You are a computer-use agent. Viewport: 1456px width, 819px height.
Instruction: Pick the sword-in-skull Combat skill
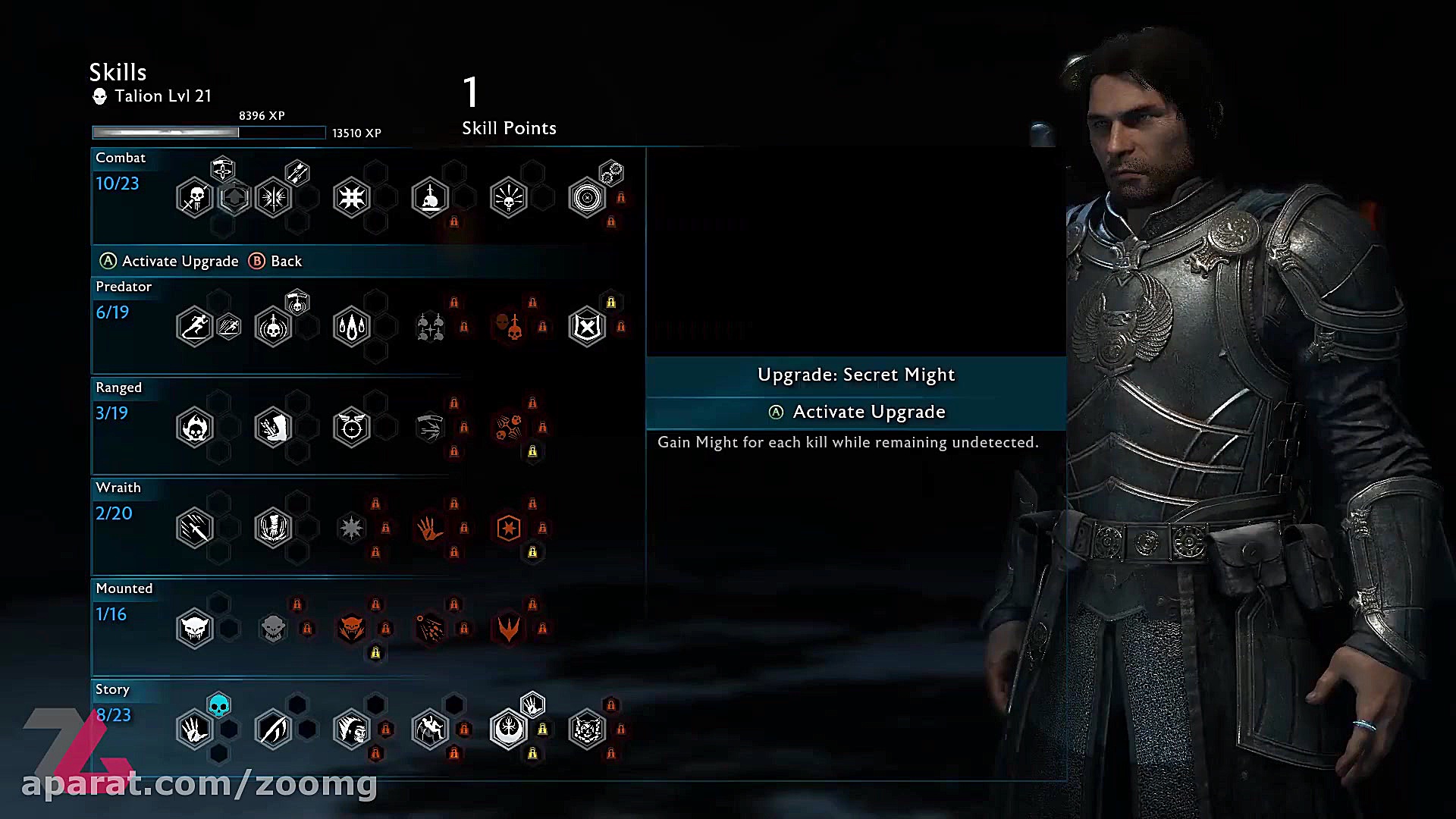click(x=430, y=198)
